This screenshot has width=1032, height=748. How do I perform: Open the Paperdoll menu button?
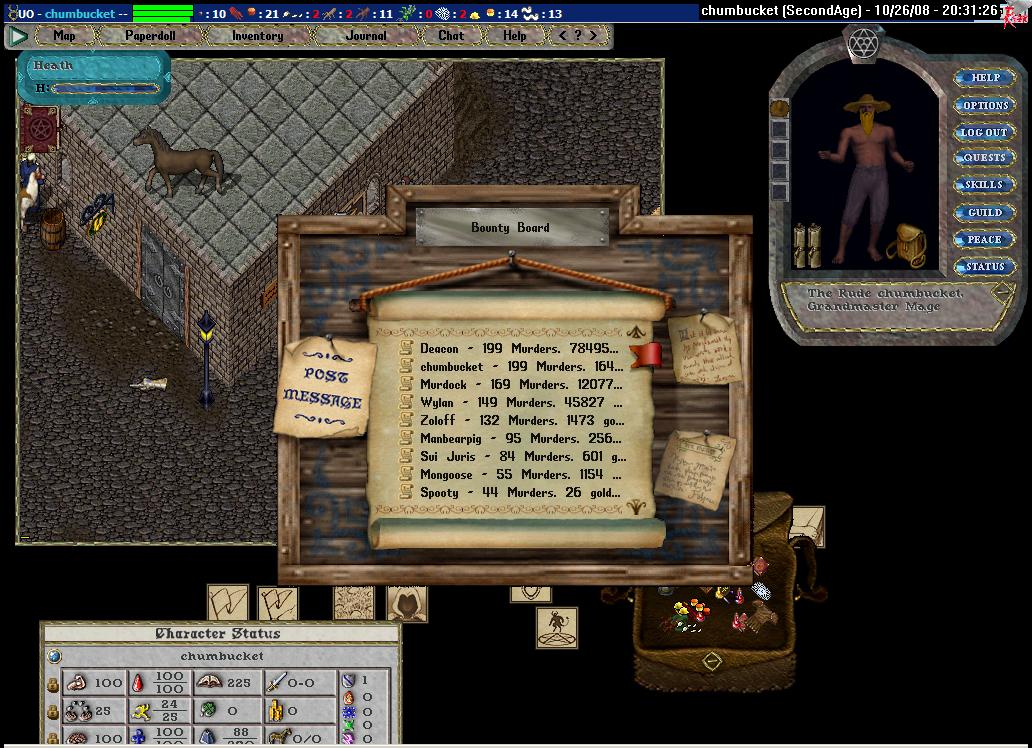150,35
